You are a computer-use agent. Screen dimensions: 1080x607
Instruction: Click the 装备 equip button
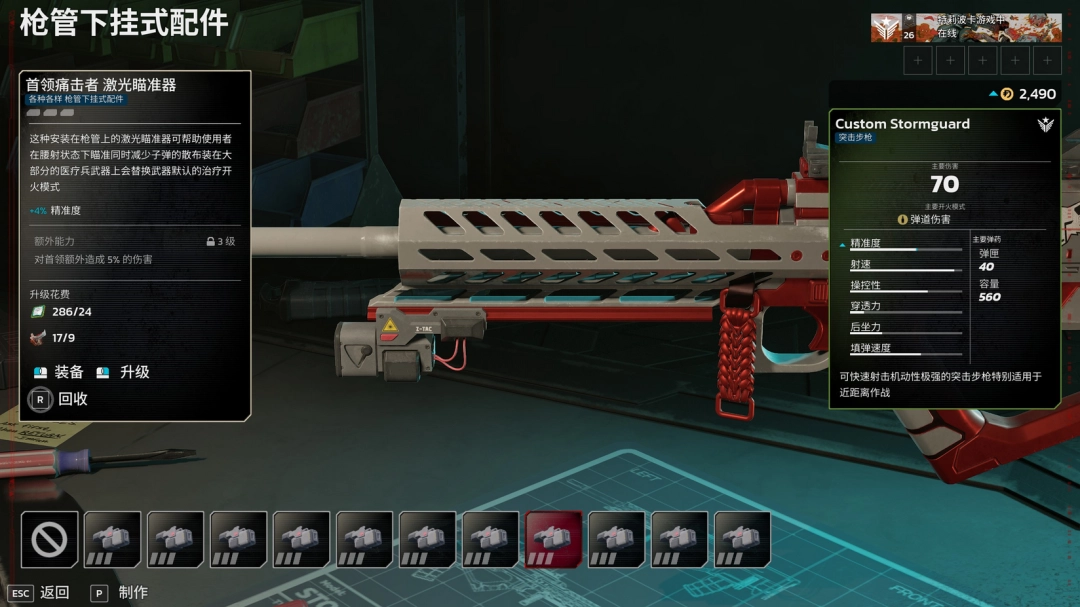[x=59, y=372]
